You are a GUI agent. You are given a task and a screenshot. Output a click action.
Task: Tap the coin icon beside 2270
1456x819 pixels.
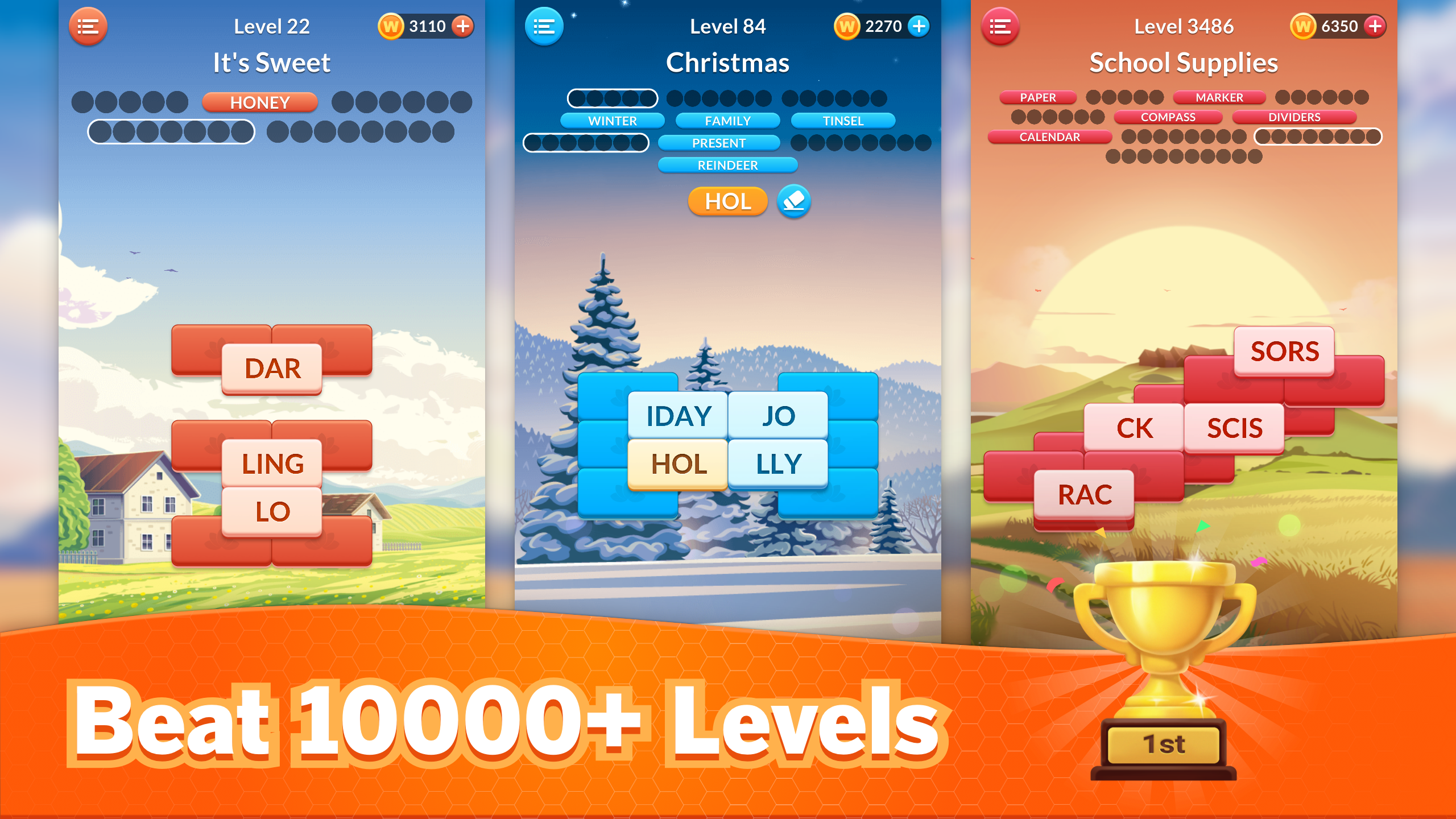tap(847, 25)
